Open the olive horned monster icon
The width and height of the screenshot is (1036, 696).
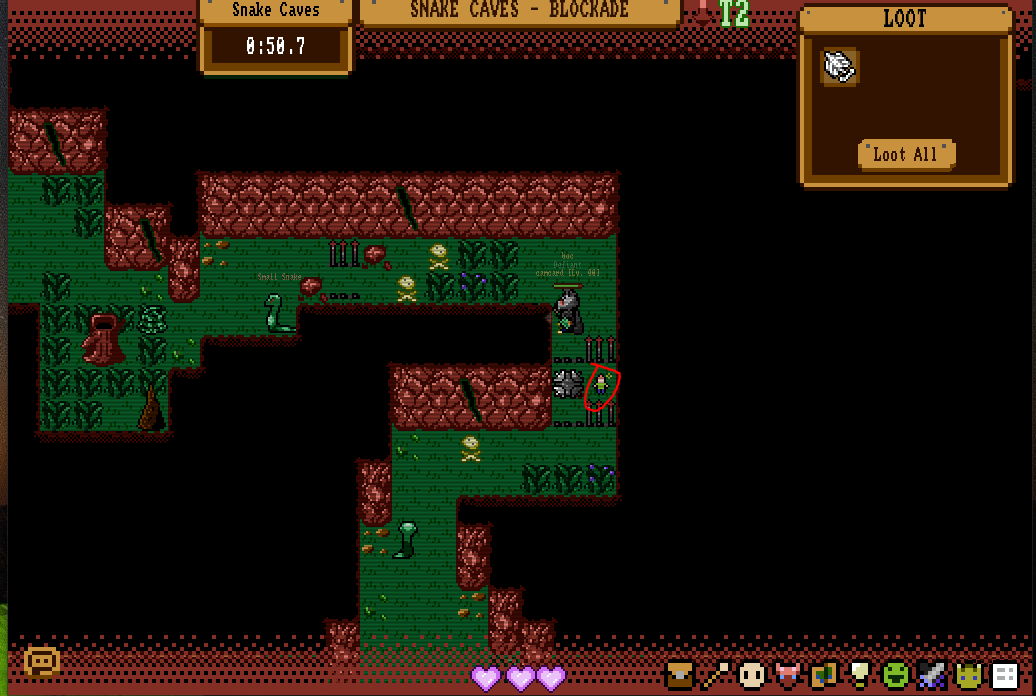pyautogui.click(x=967, y=675)
